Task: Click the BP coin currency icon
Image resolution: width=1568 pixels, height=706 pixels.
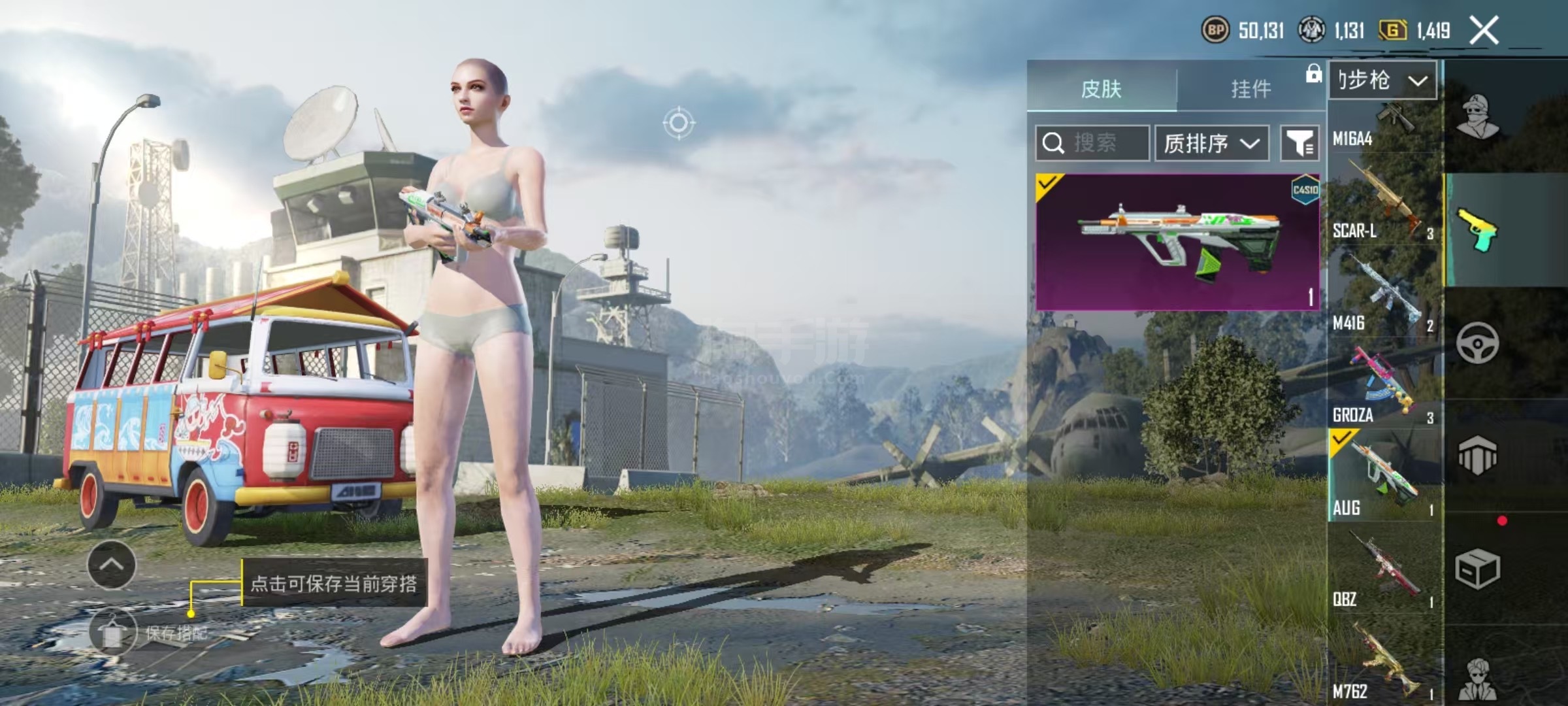Action: (1215, 30)
